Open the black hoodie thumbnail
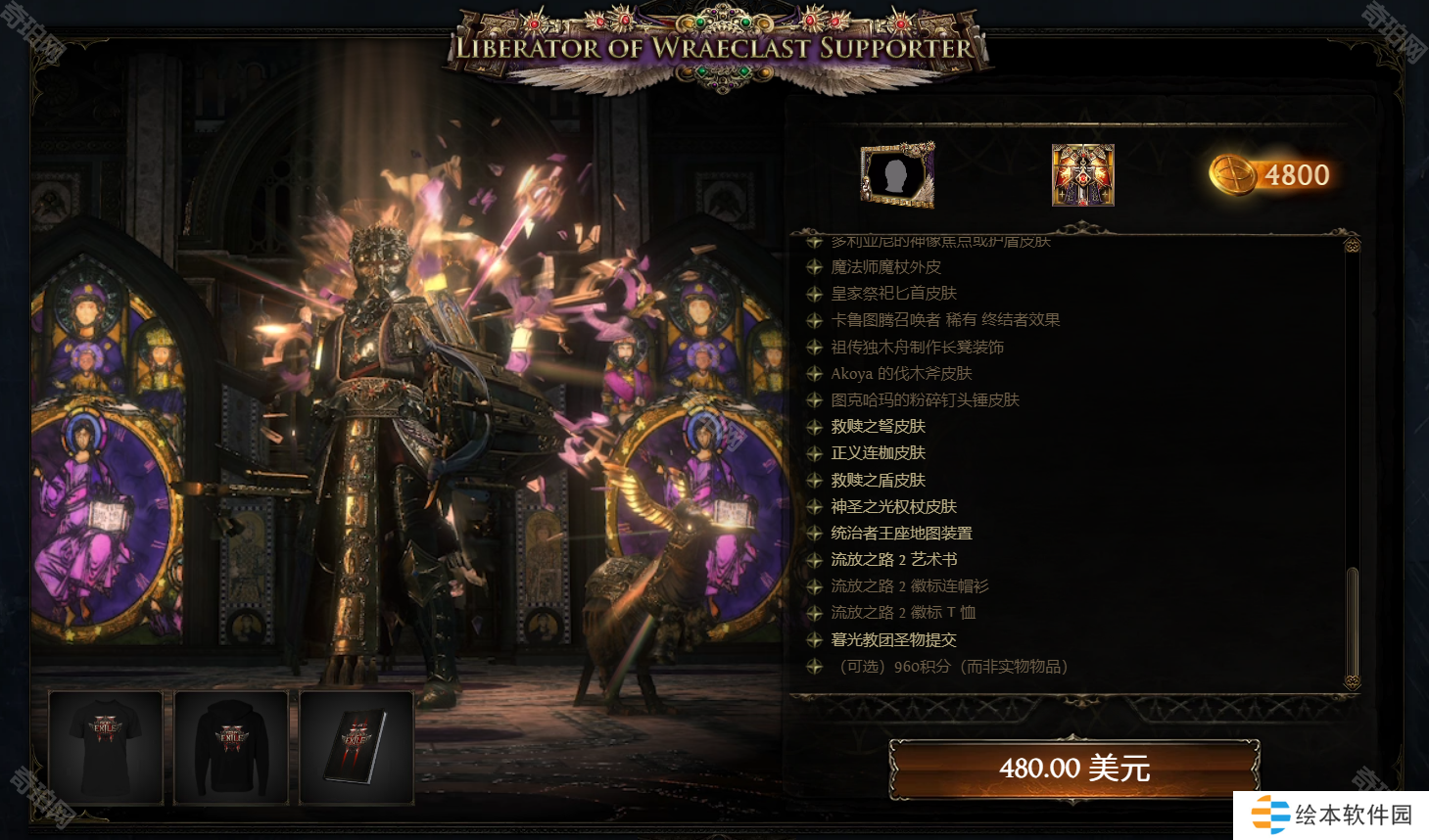This screenshot has width=1429, height=840. (231, 748)
